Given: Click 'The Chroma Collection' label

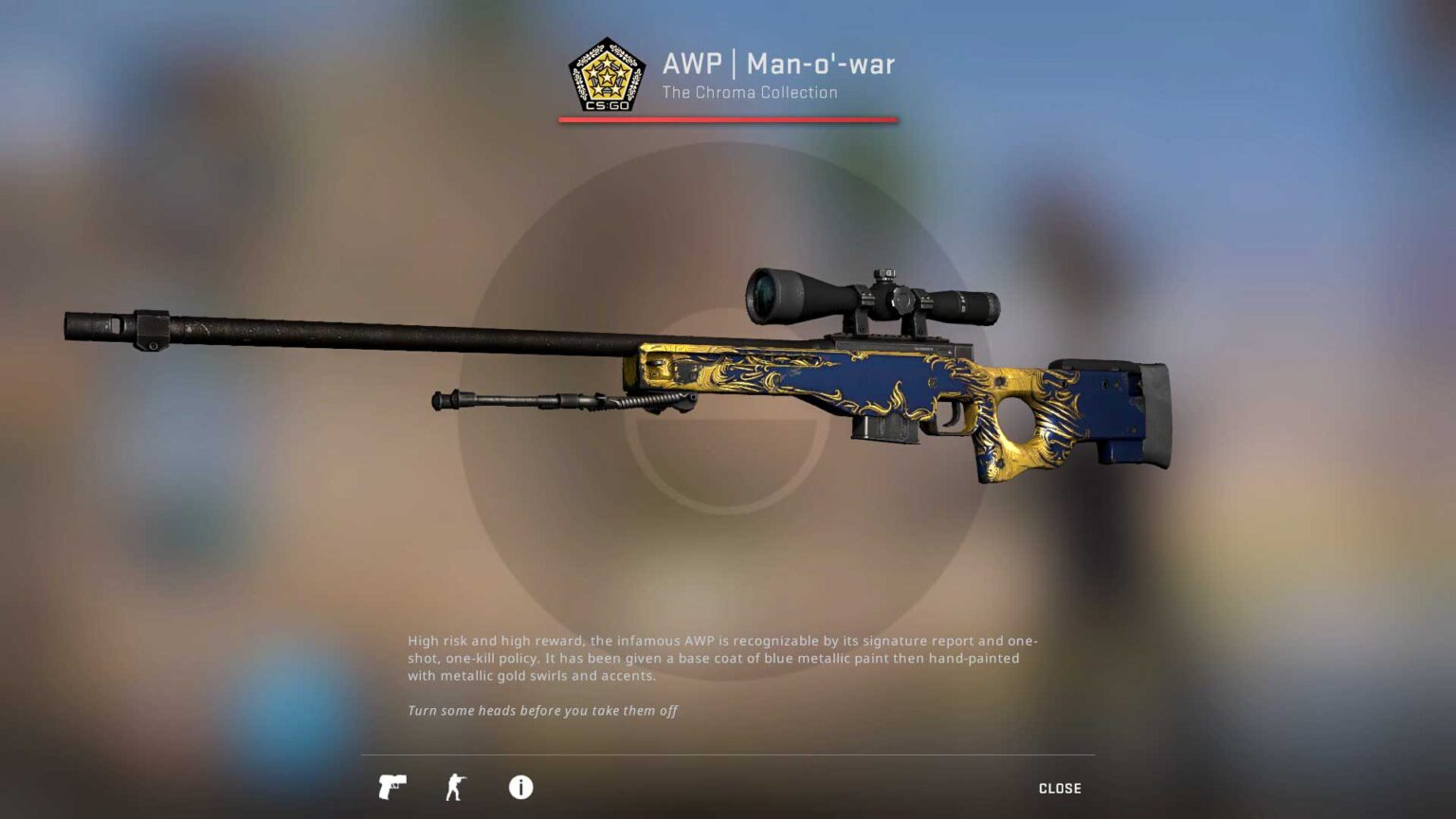Looking at the screenshot, I should [749, 92].
